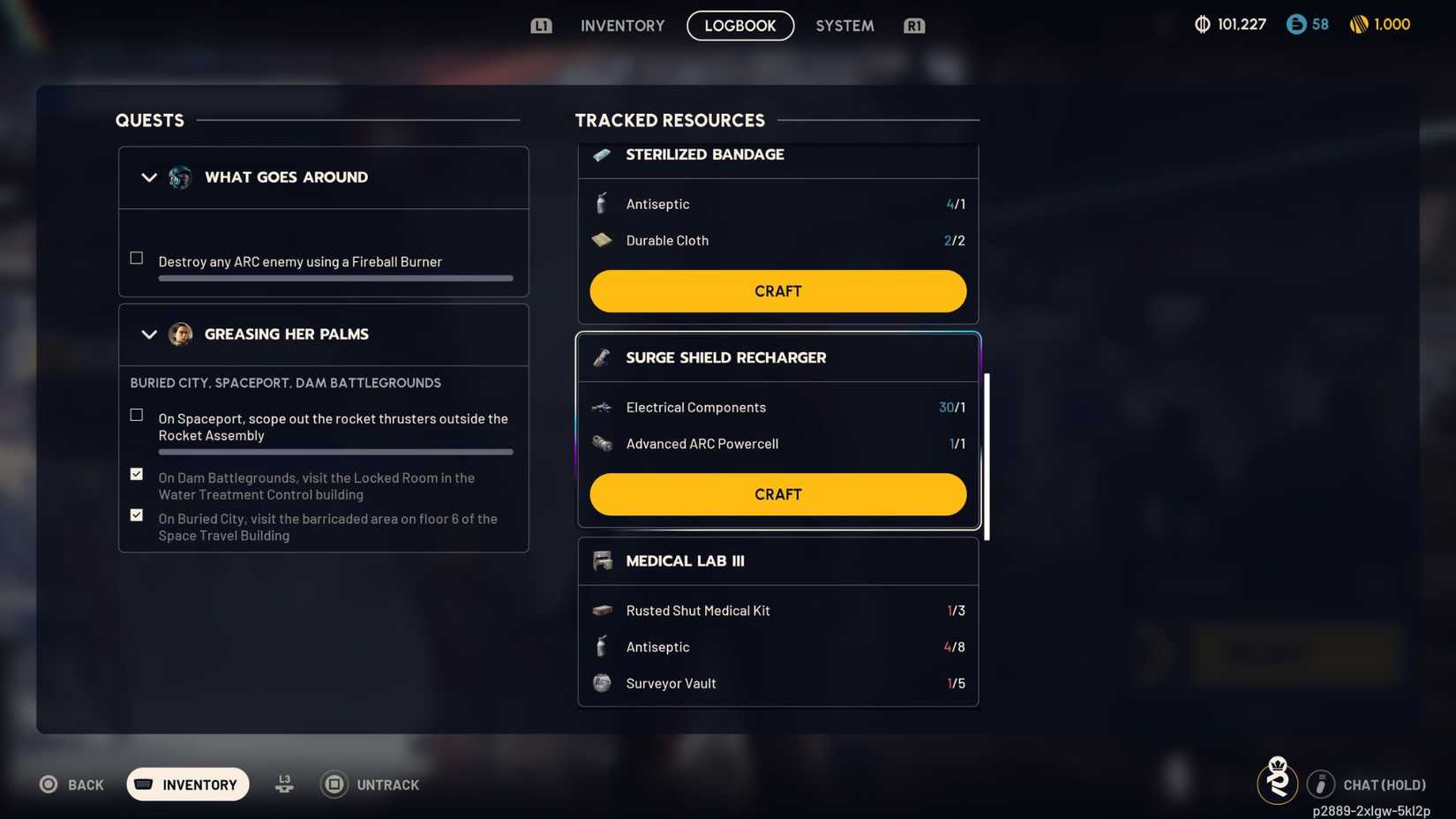The height and width of the screenshot is (819, 1456).
Task: Select the Electrical Components icon
Action: [x=601, y=407]
